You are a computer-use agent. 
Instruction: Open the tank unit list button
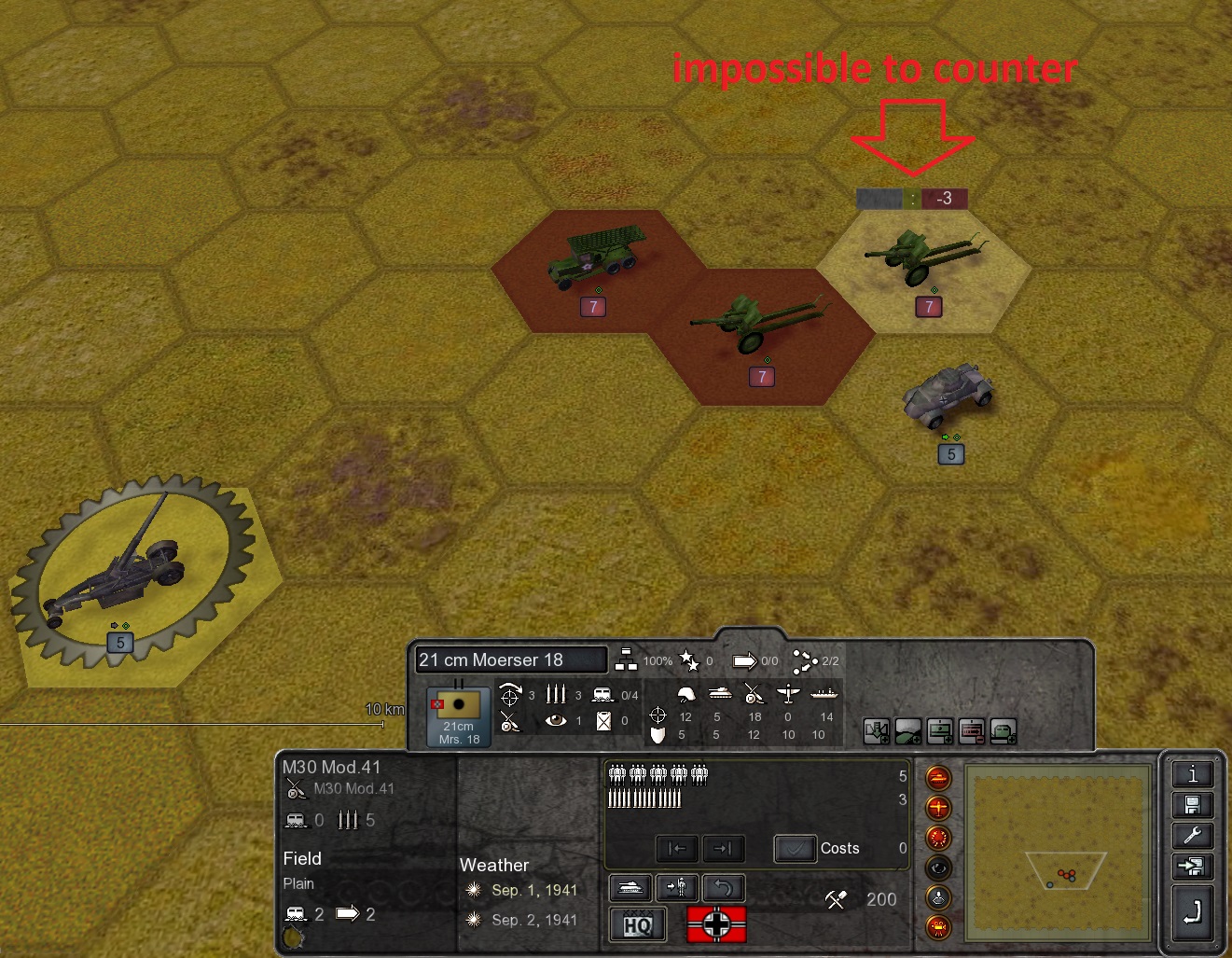pos(631,887)
